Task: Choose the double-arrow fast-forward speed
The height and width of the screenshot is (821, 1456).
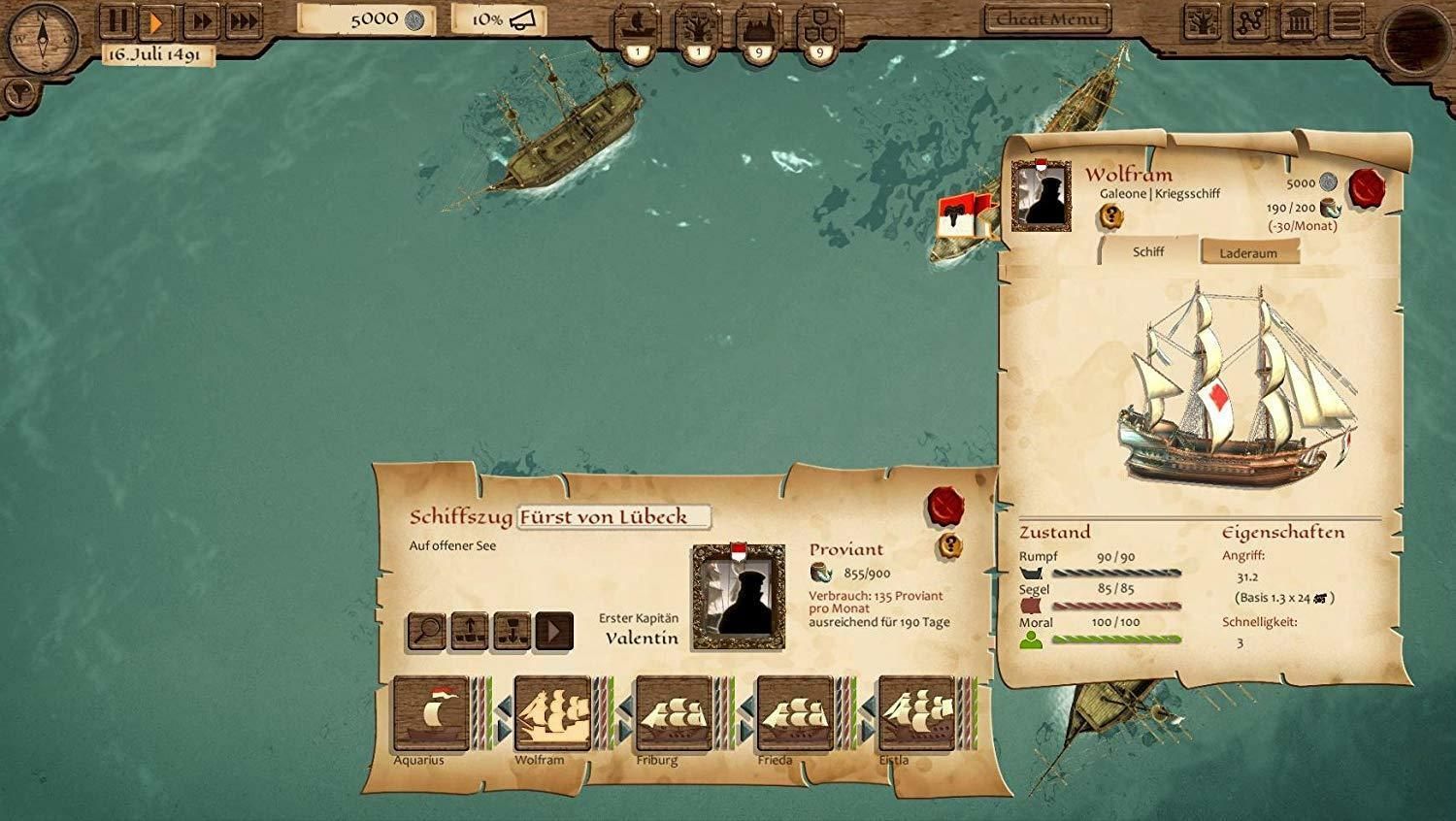Action: [201, 21]
